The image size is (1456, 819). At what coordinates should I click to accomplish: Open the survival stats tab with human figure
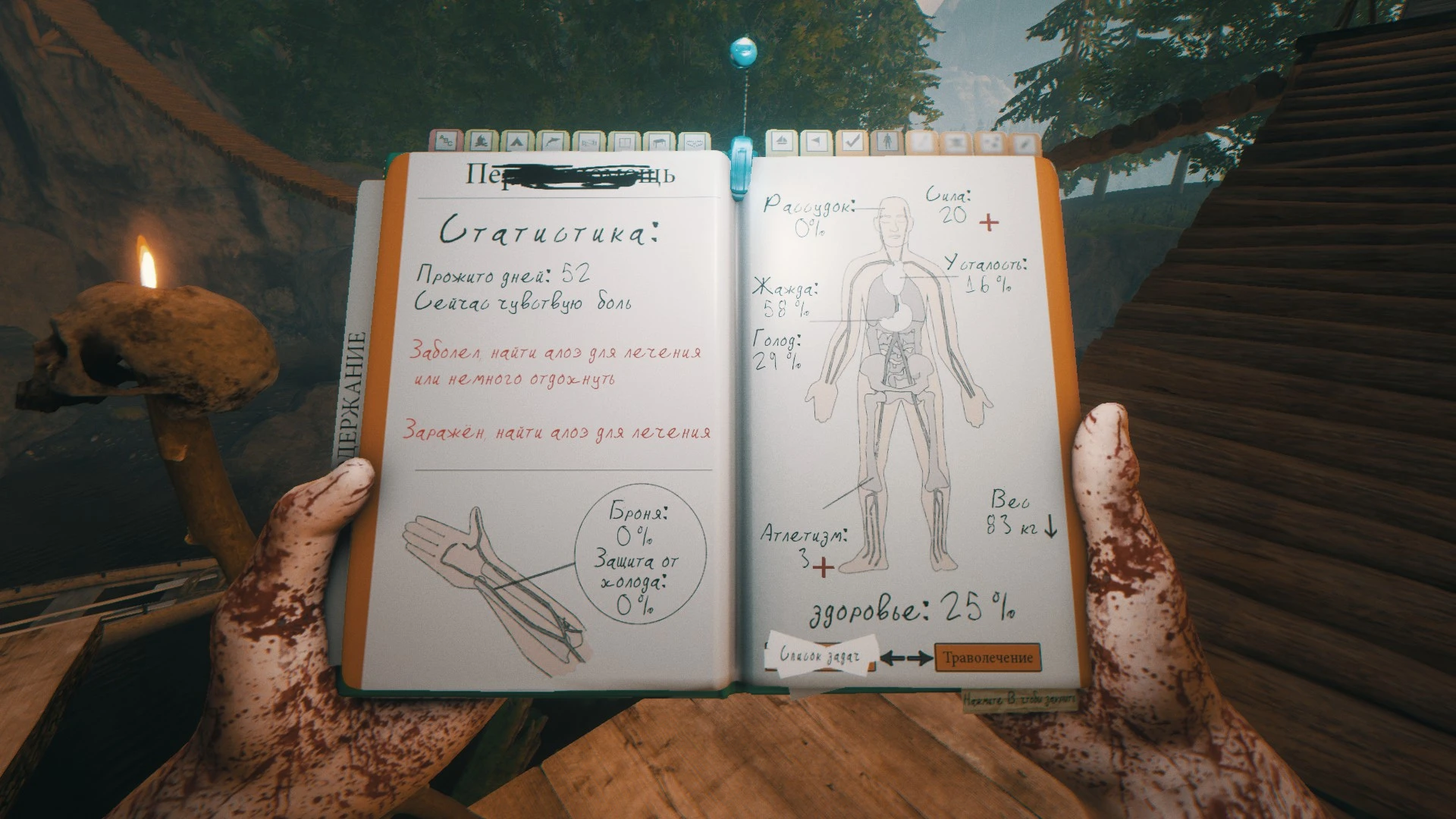pos(887,141)
